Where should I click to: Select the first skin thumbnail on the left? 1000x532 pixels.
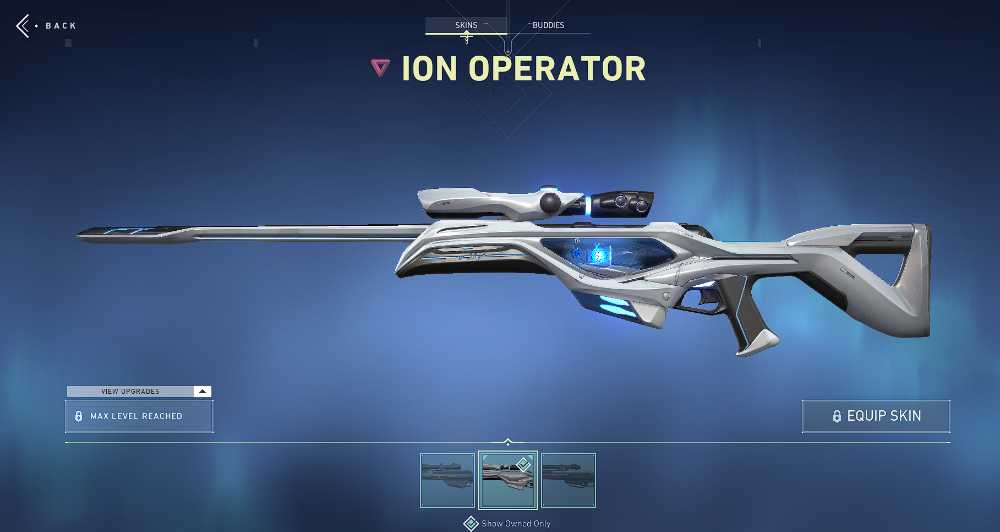[447, 480]
